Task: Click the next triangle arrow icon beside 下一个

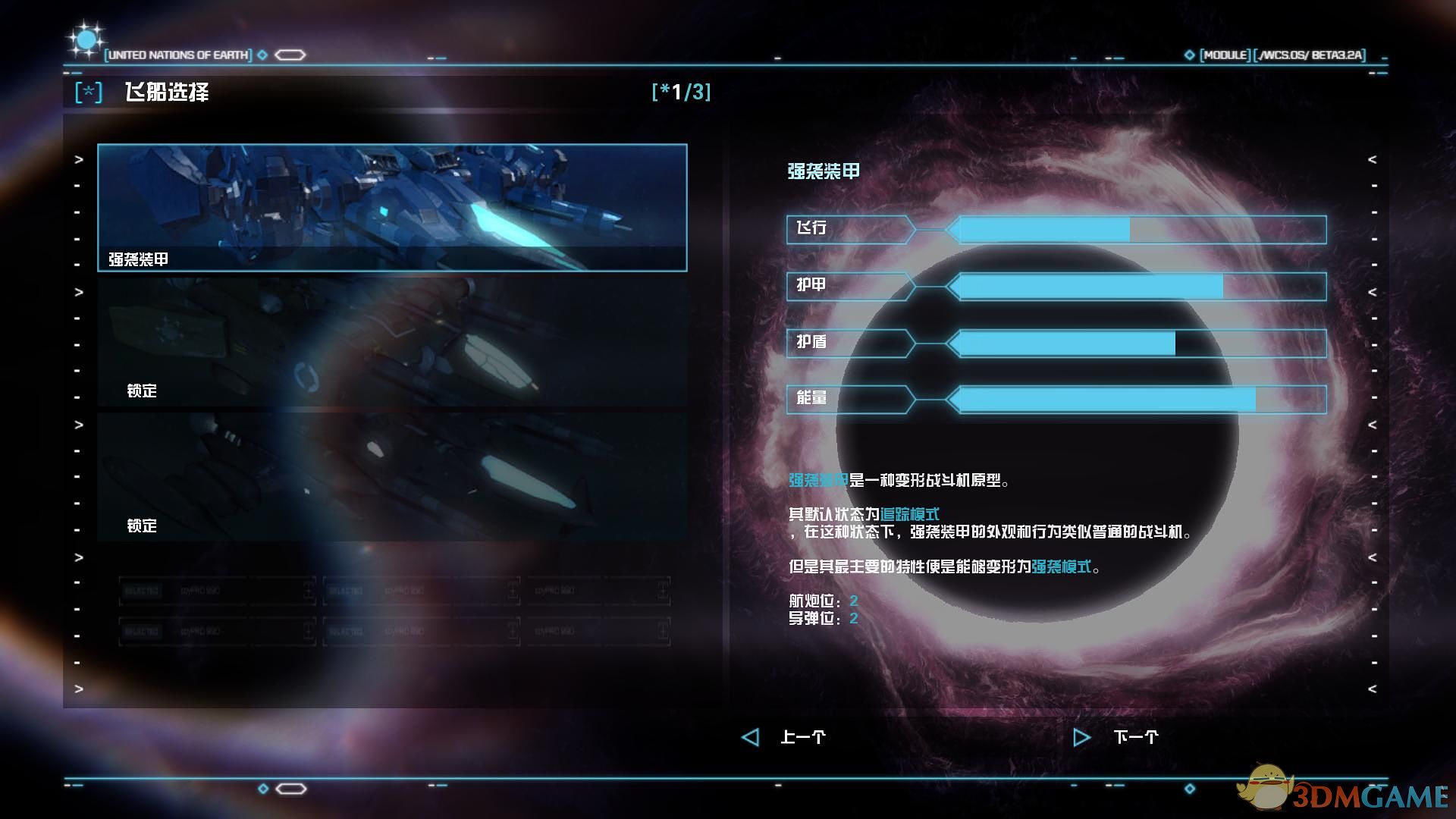Action: click(x=1081, y=736)
